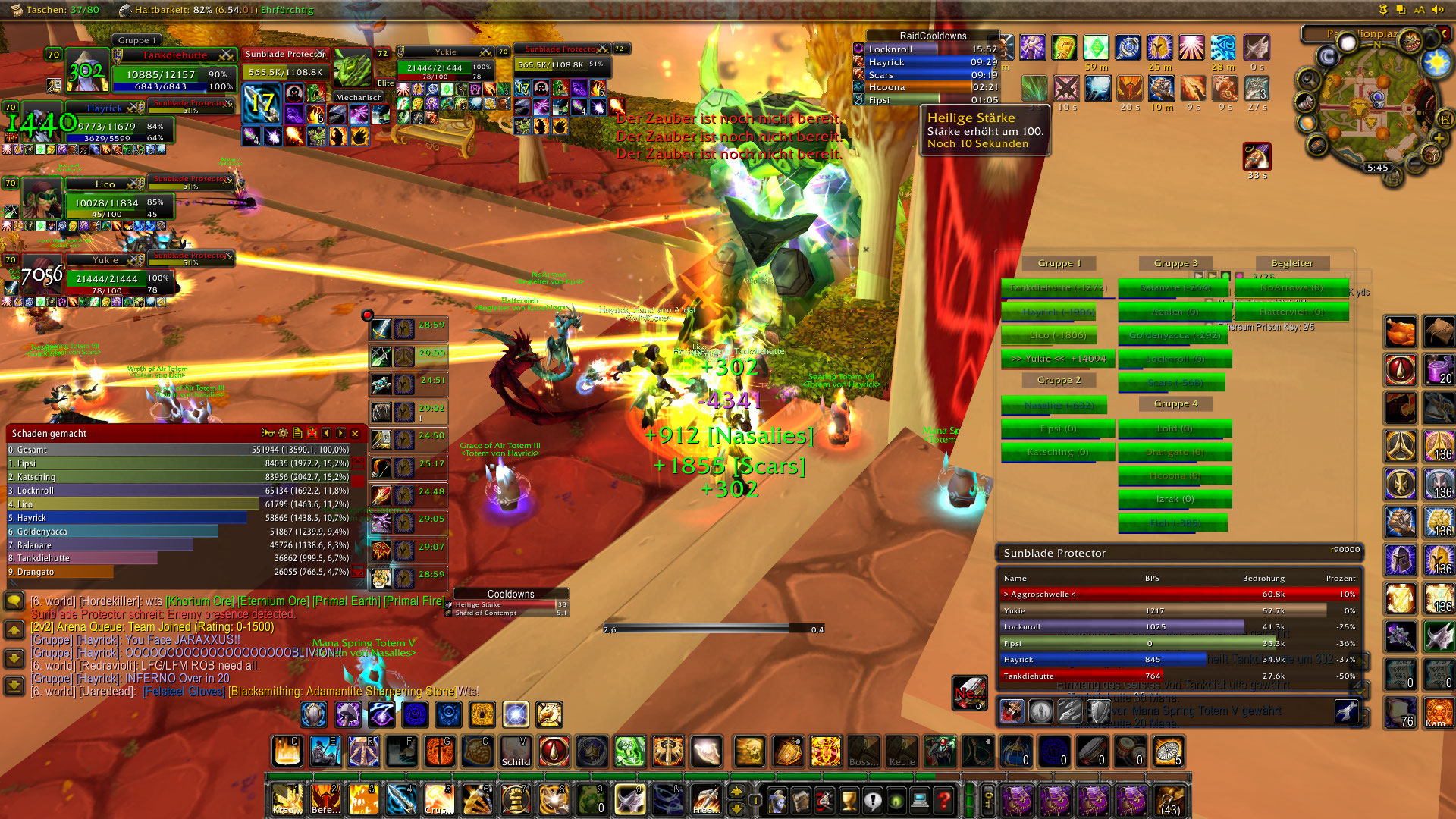Use the ability bound to Q on the action bar

click(x=287, y=752)
